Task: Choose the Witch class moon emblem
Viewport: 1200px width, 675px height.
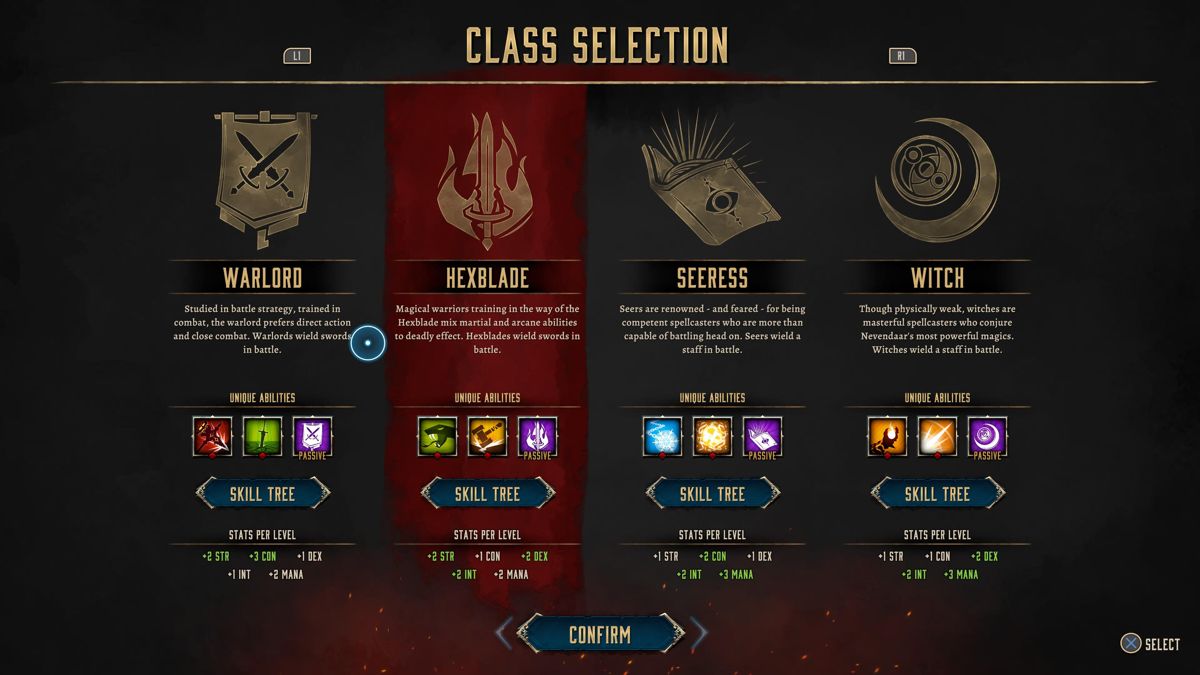Action: 937,180
